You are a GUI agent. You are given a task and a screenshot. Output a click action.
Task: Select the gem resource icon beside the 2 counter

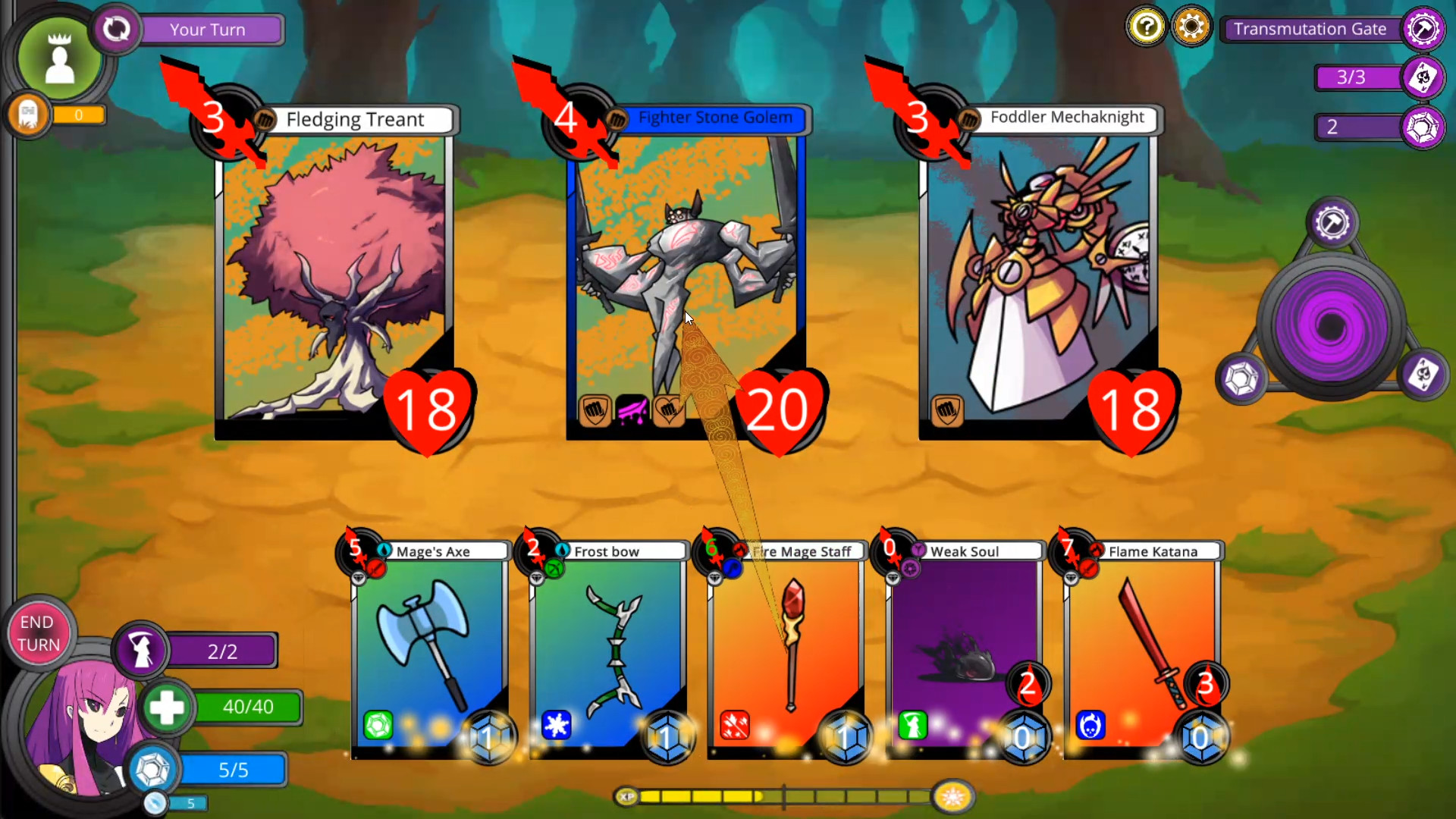1424,127
